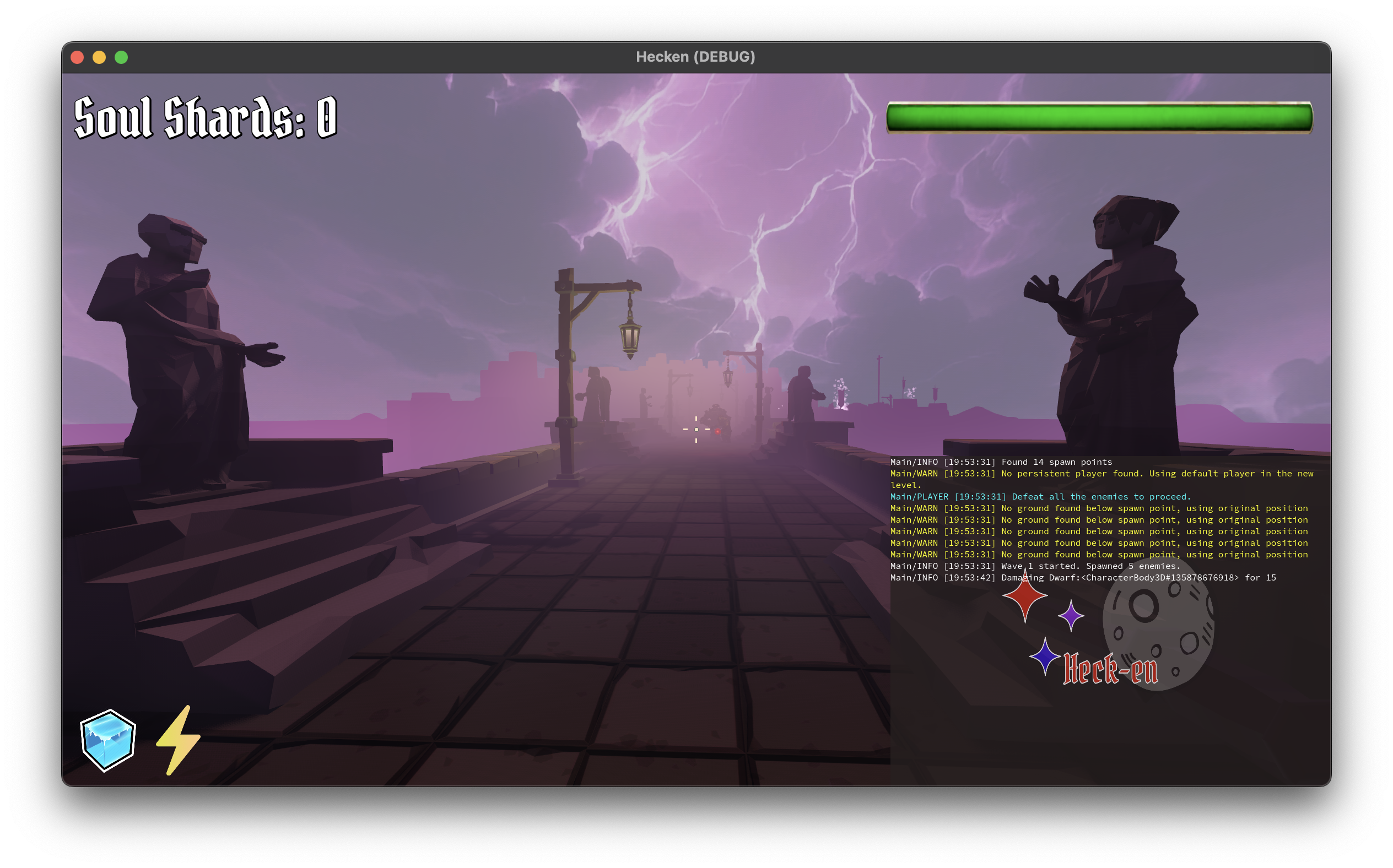Click the 'Found 14 spawn points' log line
The height and width of the screenshot is (868, 1393).
tap(1000, 462)
